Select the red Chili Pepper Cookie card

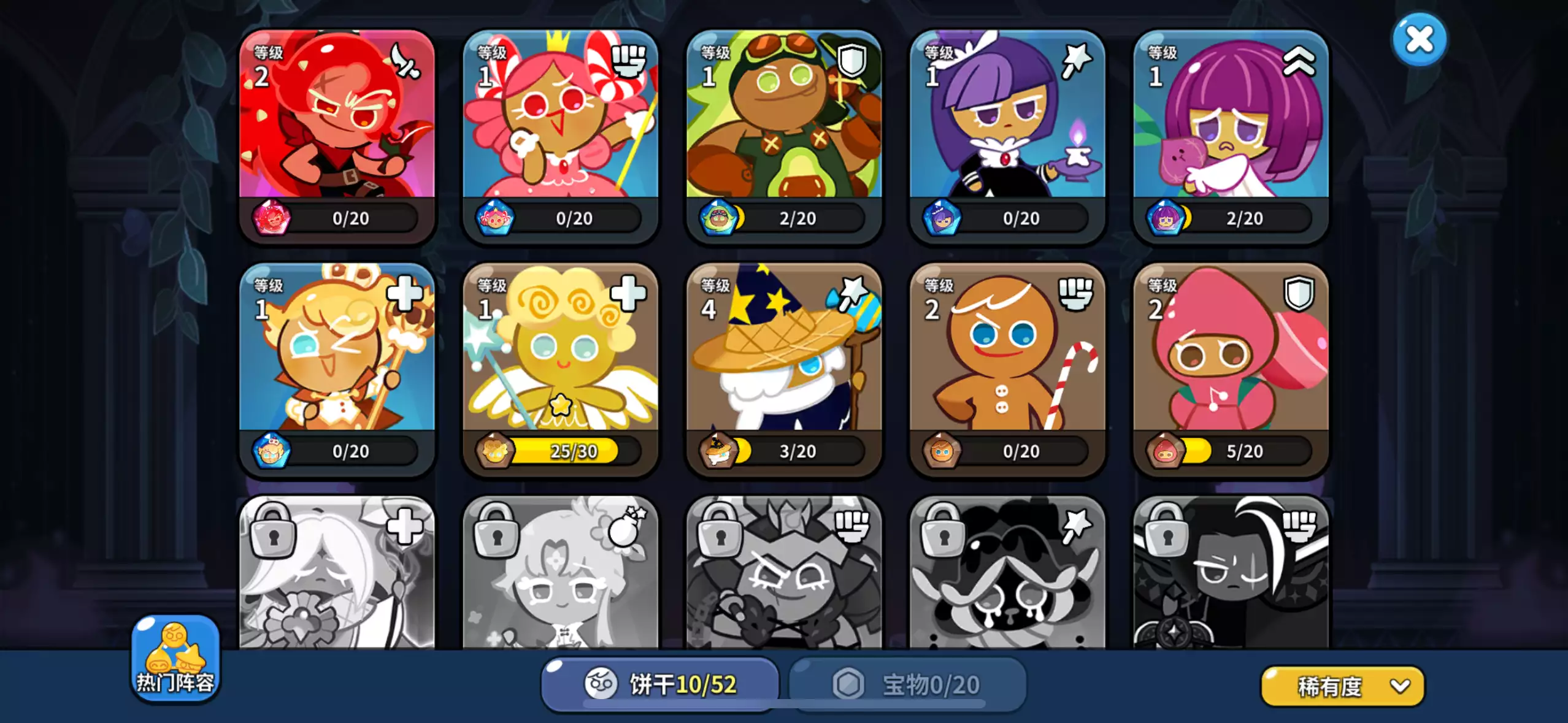coord(337,135)
